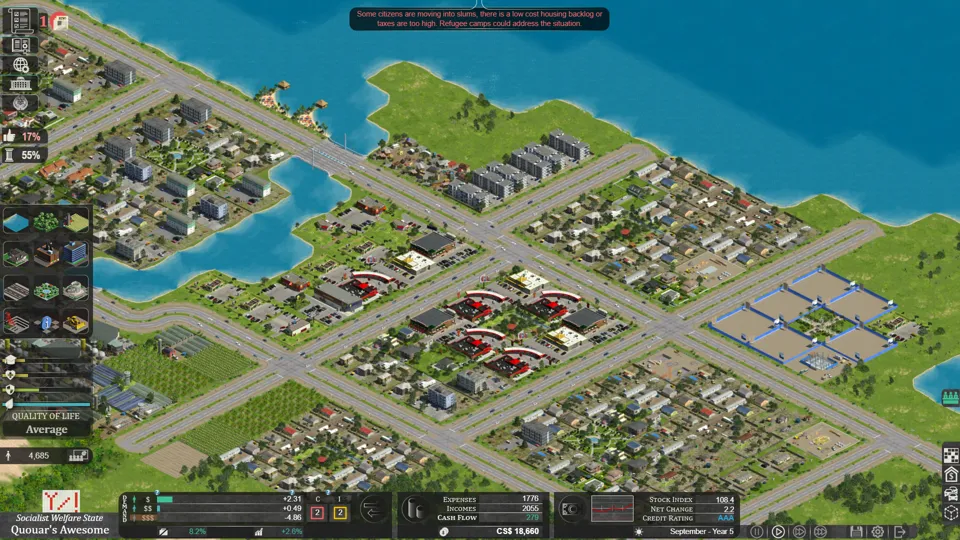This screenshot has width=960, height=540.
Task: Exit the game using the door icon
Action: point(900,532)
